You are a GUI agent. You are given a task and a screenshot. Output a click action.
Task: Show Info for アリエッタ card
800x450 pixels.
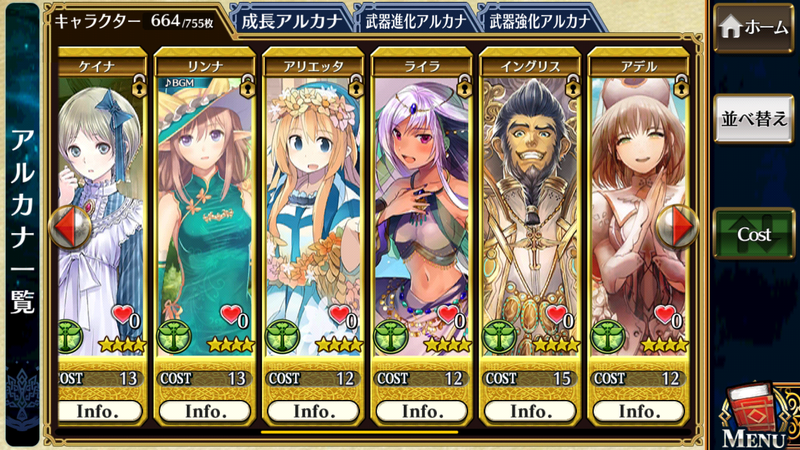tap(313, 411)
